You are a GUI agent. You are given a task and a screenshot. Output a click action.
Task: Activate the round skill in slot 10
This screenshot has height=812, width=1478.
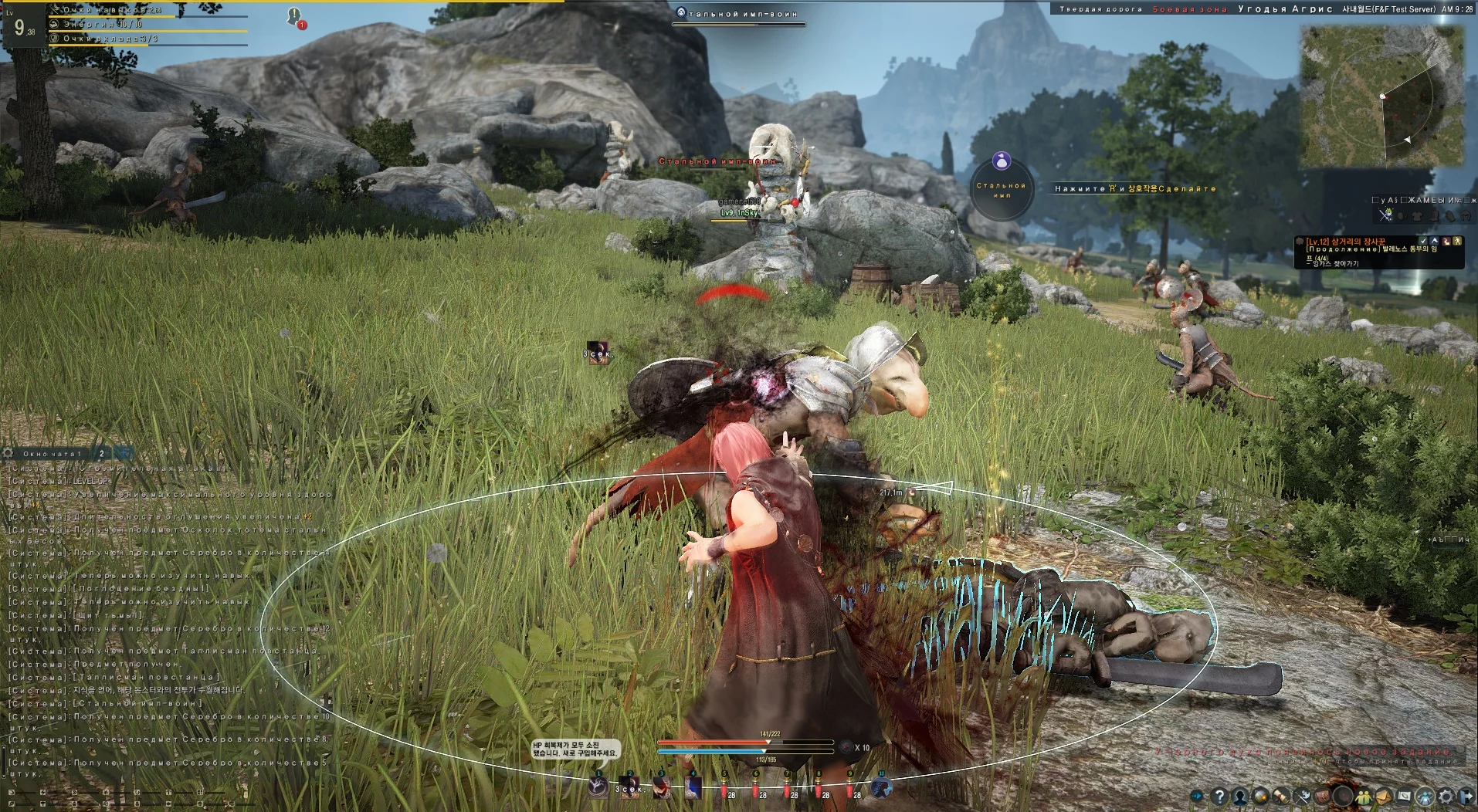tap(882, 786)
